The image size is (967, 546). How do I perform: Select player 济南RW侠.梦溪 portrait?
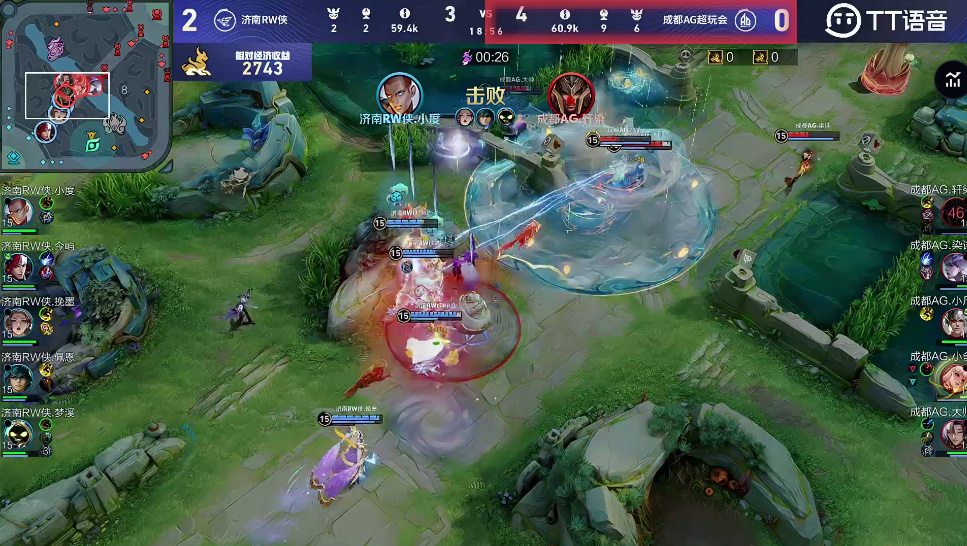(x=21, y=432)
